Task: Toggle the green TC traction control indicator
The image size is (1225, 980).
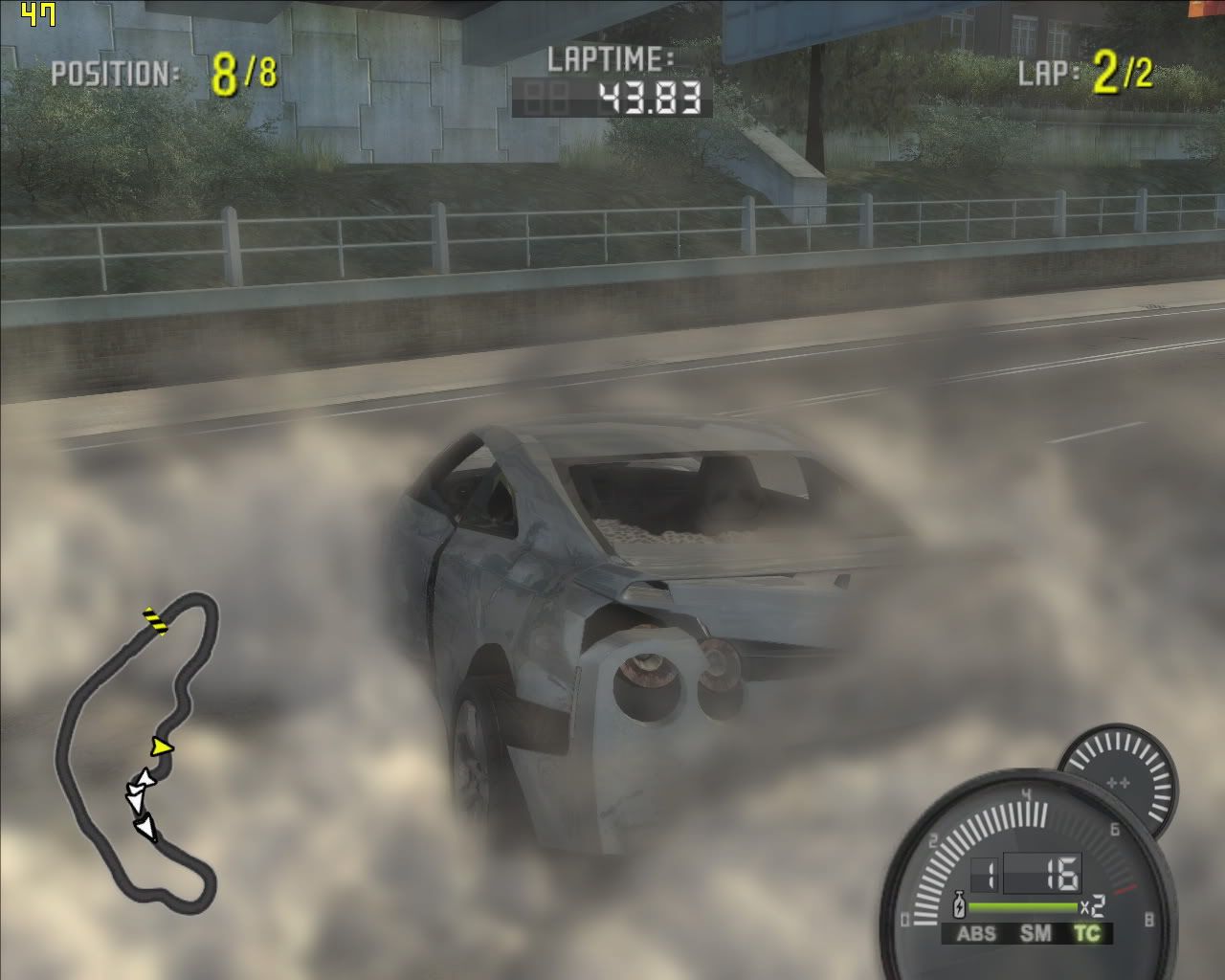Action: coord(1086,933)
